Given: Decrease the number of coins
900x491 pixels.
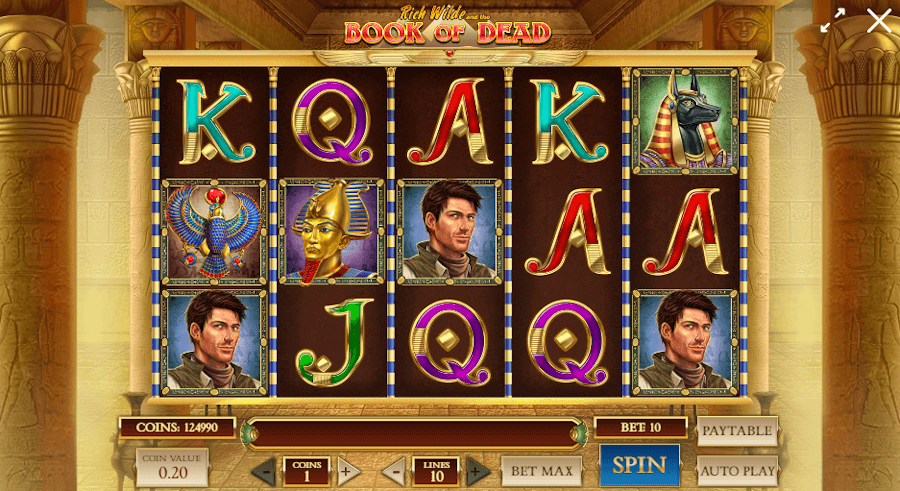Looking at the screenshot, I should [264, 471].
